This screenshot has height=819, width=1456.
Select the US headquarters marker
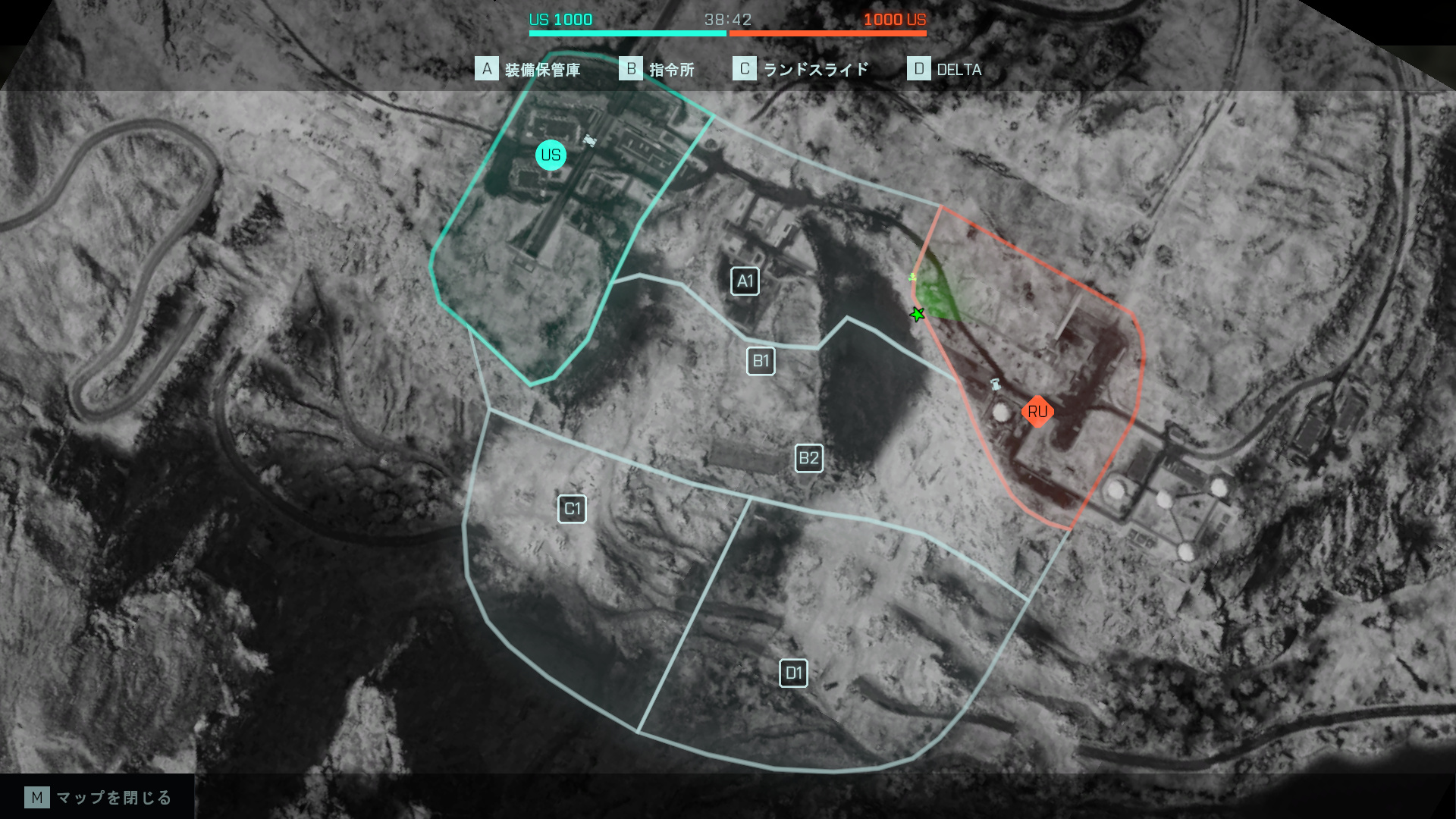[551, 155]
